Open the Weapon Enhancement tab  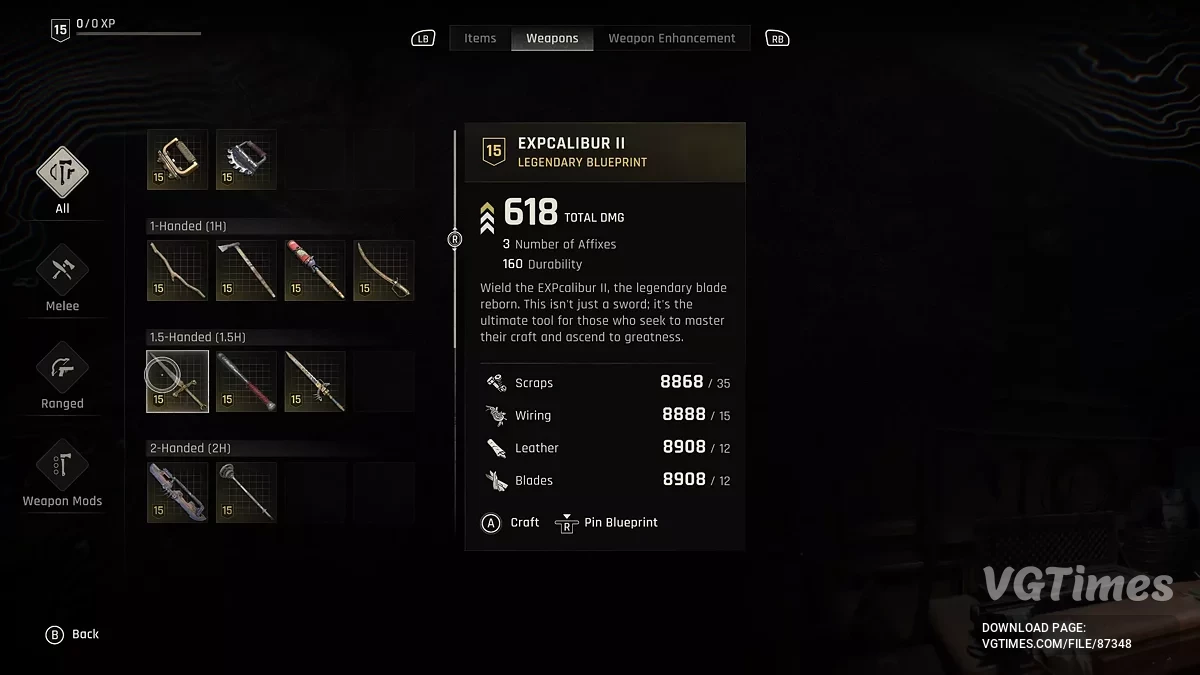[671, 38]
